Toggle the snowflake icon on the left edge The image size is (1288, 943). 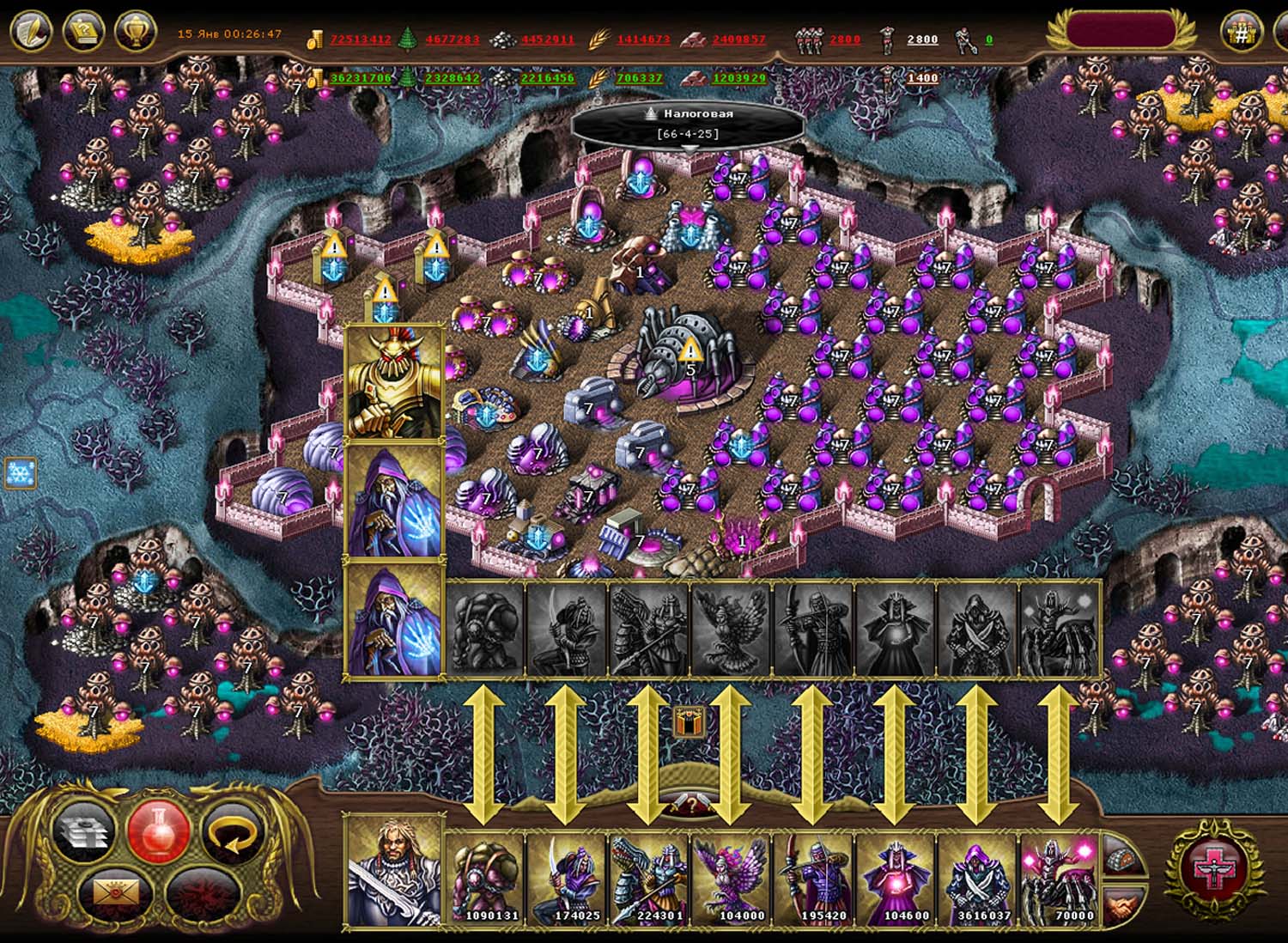(19, 472)
